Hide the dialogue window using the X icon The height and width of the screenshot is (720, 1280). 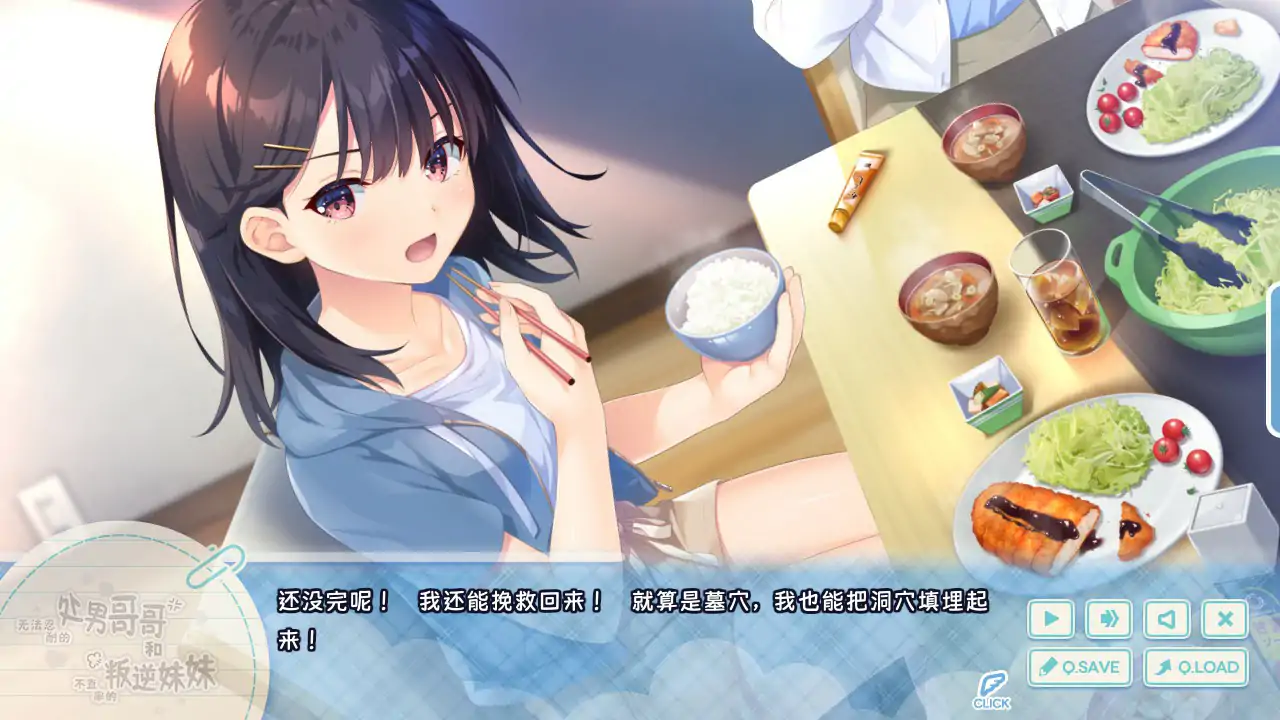tap(1223, 618)
